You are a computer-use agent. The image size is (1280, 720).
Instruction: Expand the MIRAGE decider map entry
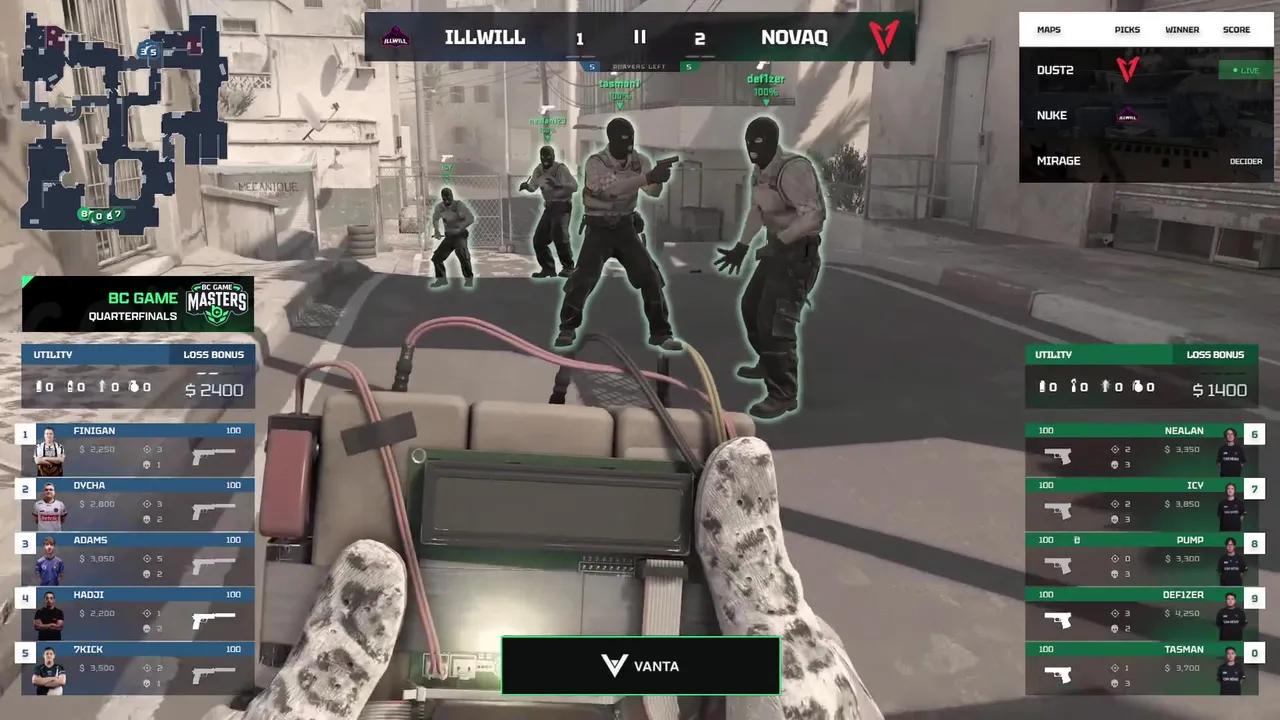point(1058,161)
